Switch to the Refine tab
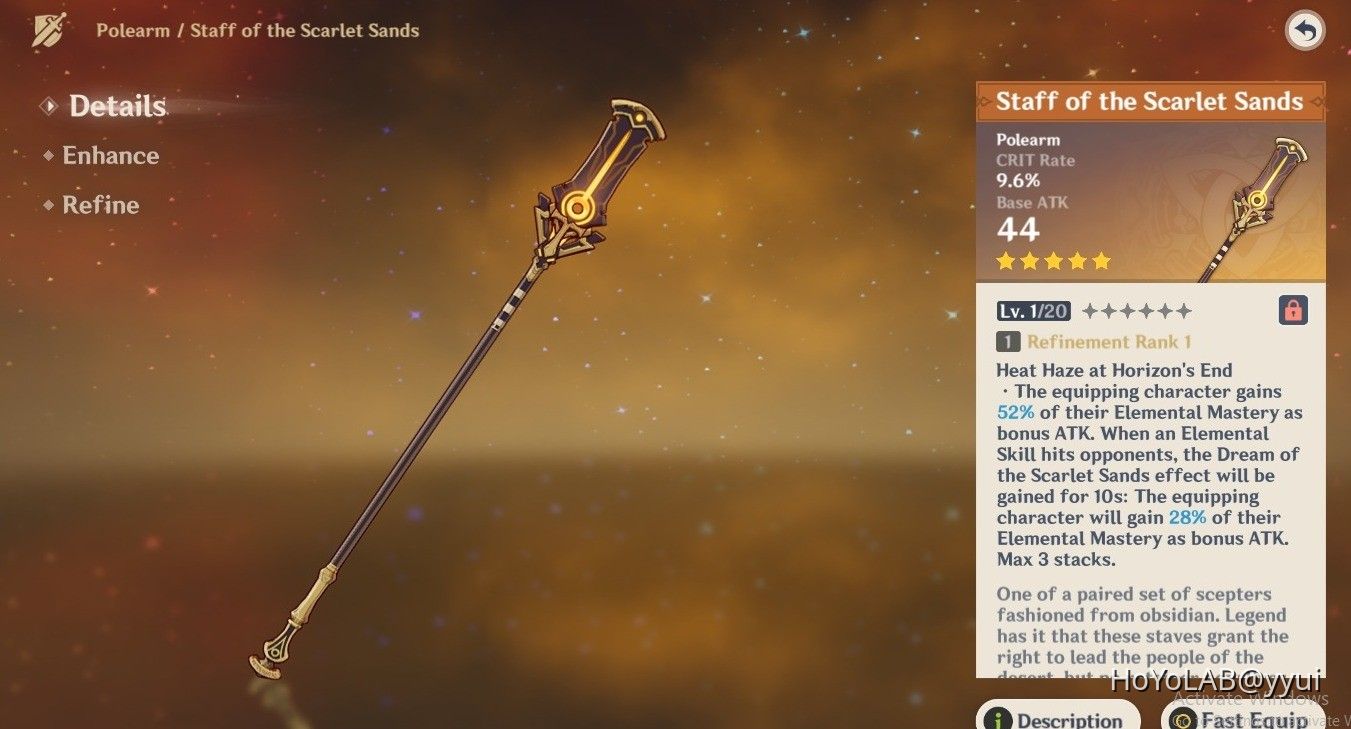The width and height of the screenshot is (1351, 729). 100,205
